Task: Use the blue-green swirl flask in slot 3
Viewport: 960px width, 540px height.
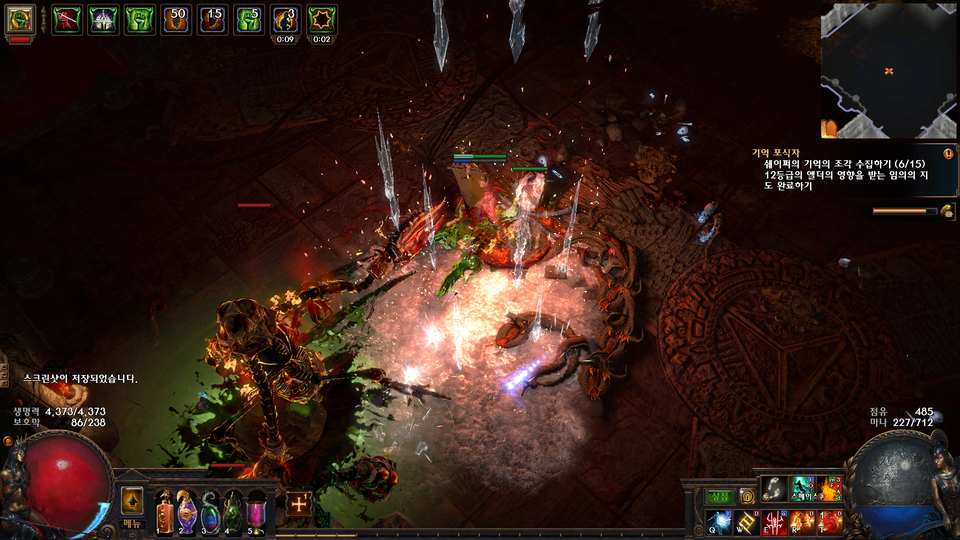Action: point(210,513)
